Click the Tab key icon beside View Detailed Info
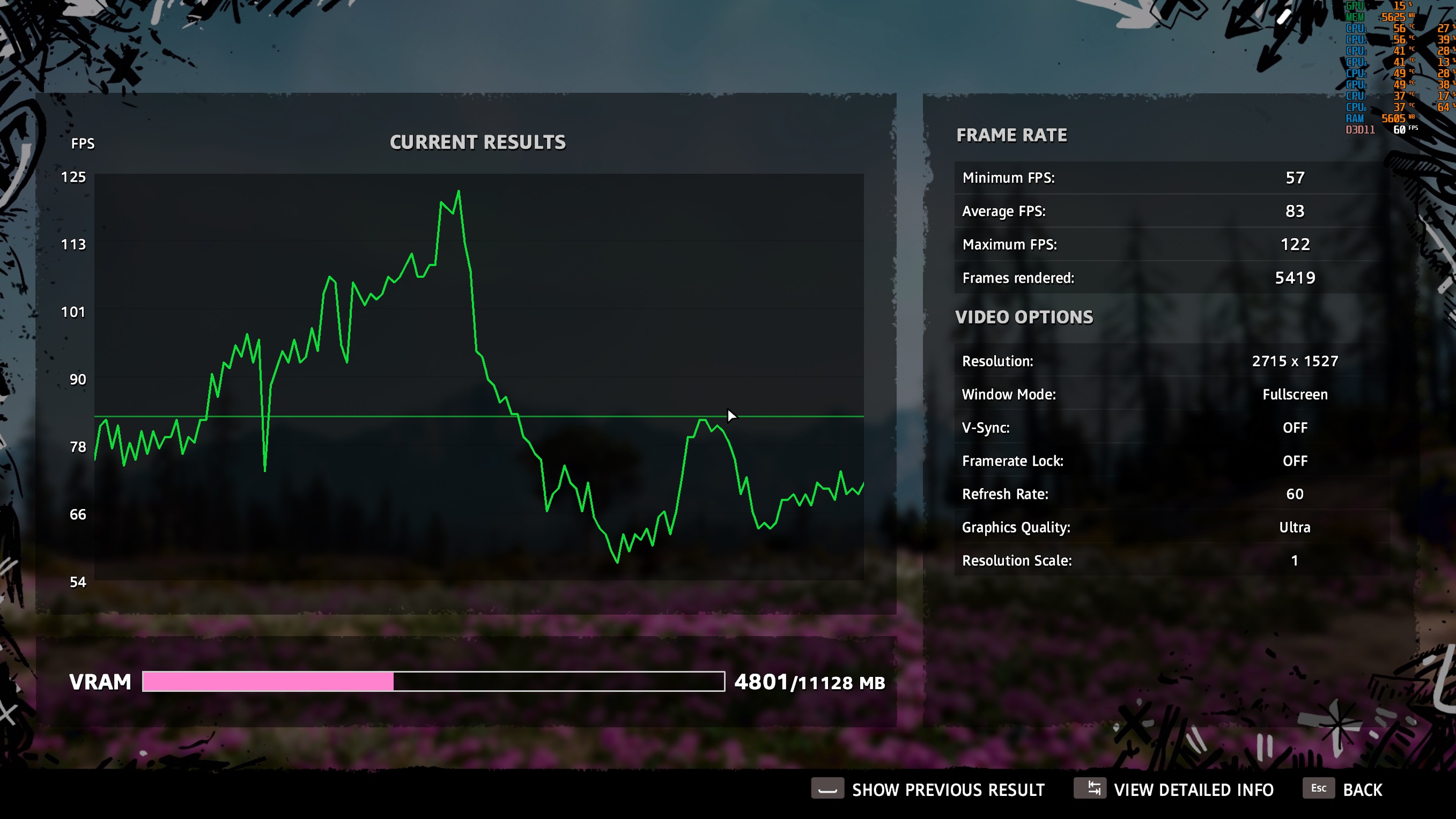 (x=1091, y=789)
